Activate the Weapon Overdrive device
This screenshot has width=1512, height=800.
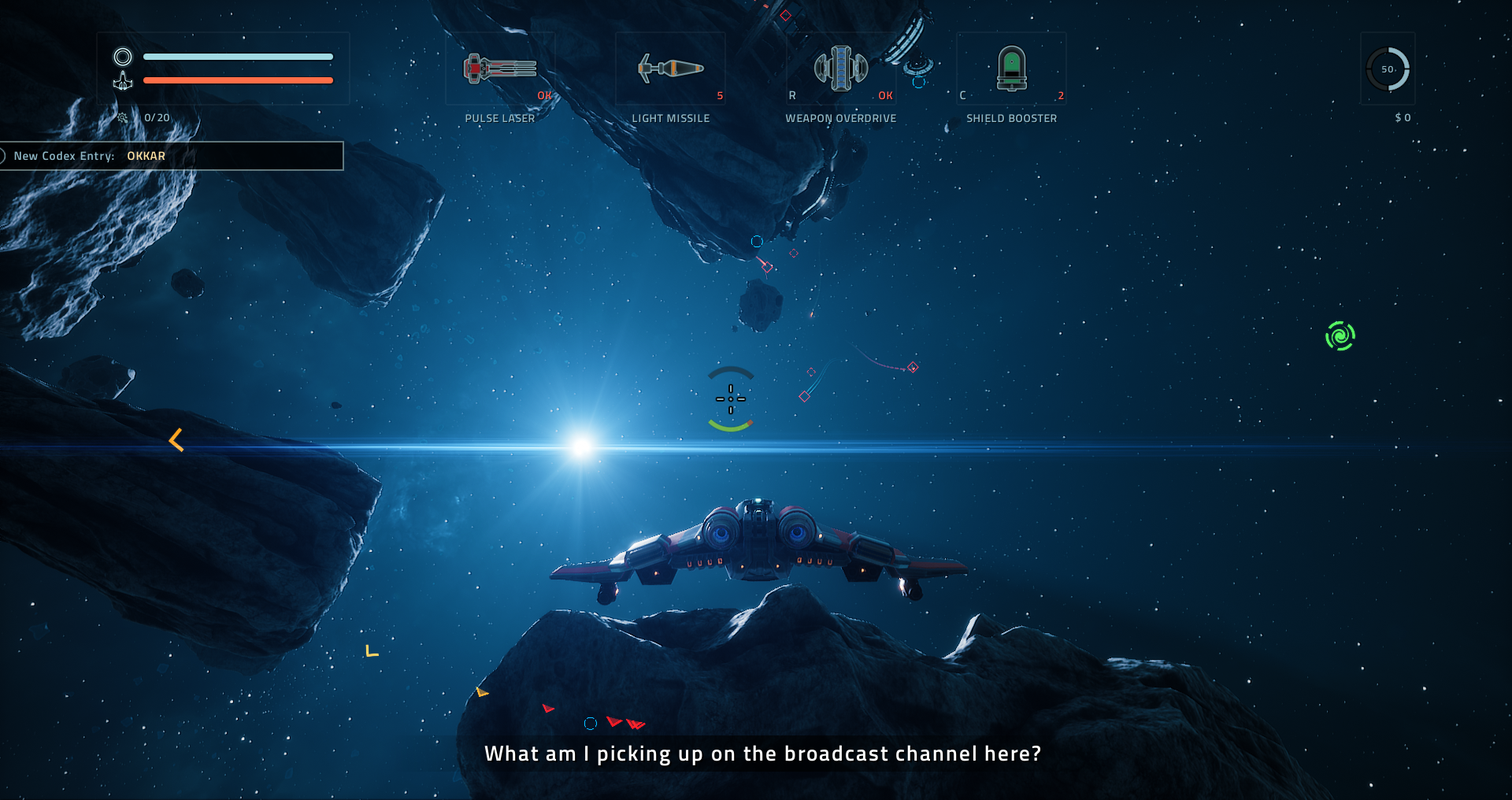(x=840, y=69)
